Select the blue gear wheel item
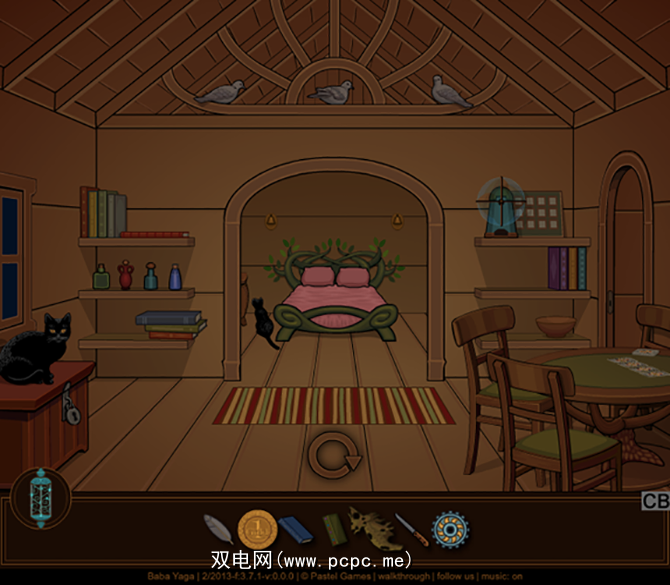 pyautogui.click(x=450, y=528)
